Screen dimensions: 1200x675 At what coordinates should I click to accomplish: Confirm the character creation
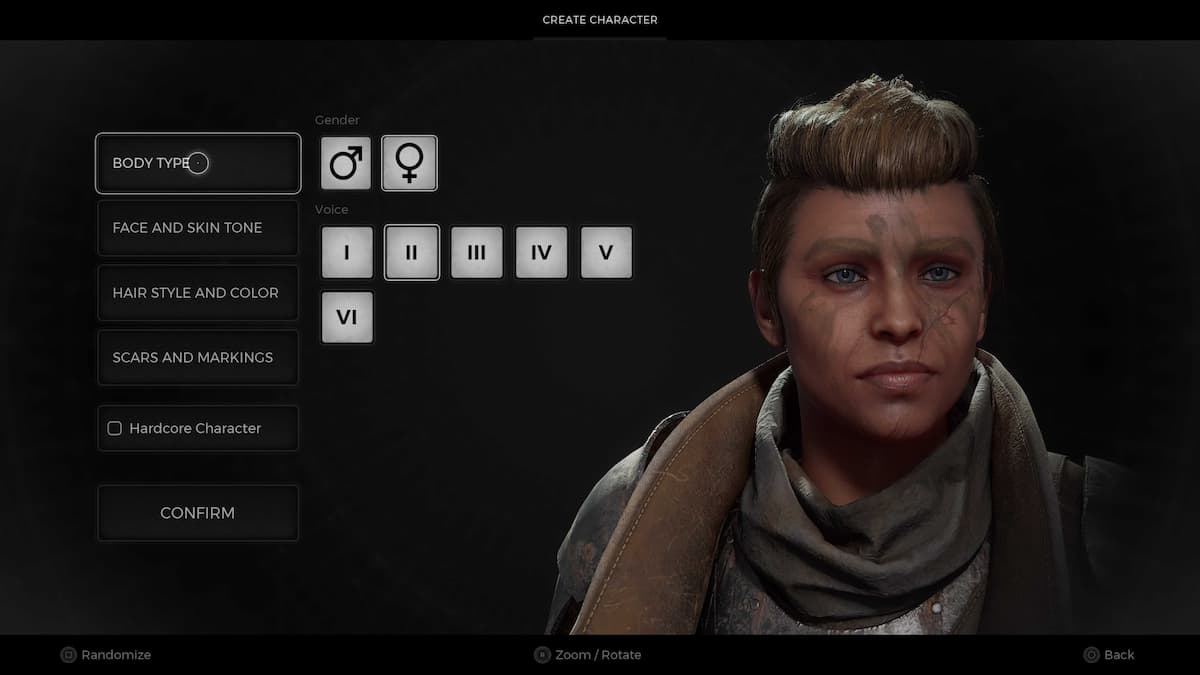click(x=198, y=513)
